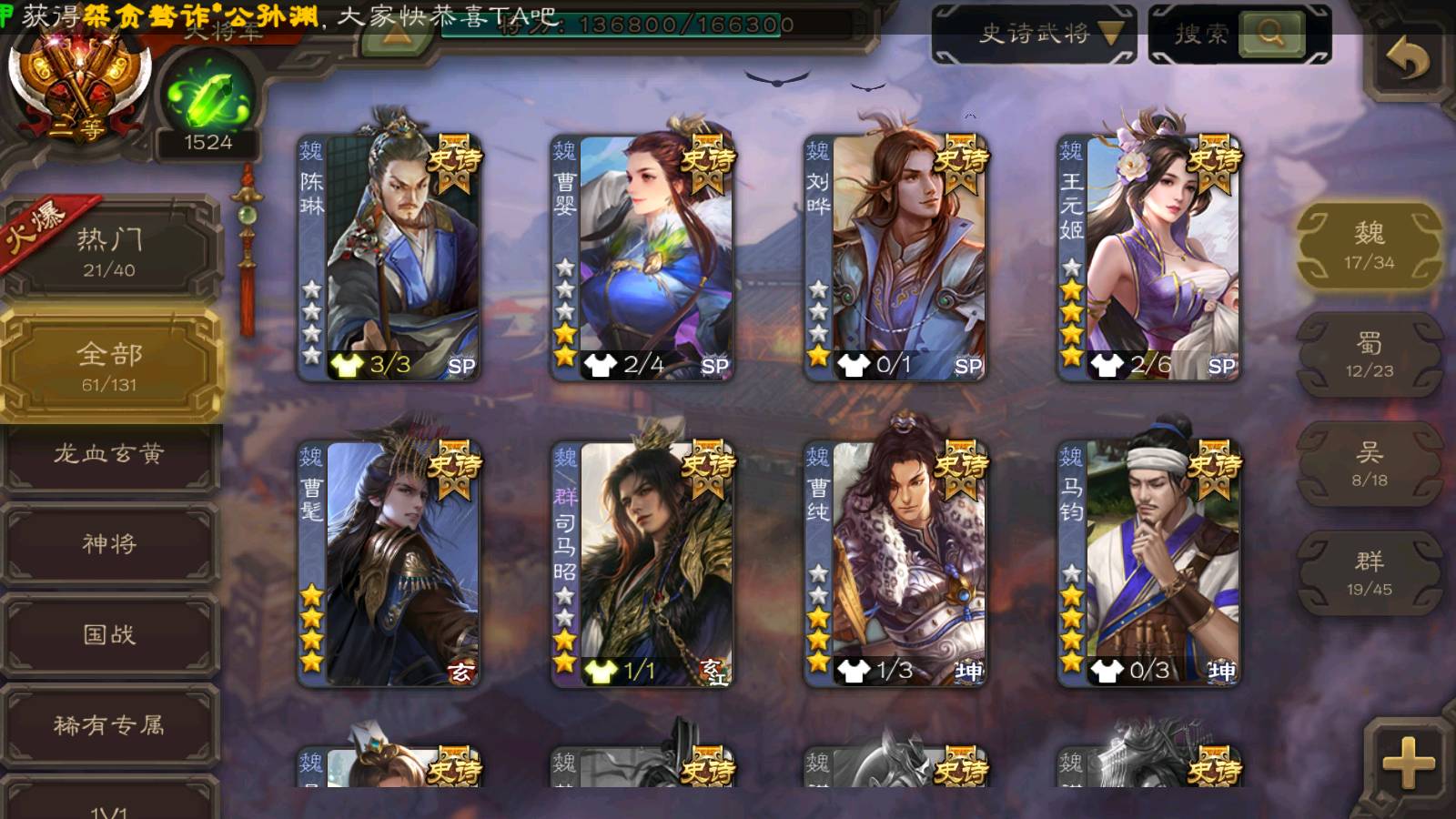Filter generals by 蜀 faction
Viewport: 1456px width, 819px height.
[x=1369, y=355]
